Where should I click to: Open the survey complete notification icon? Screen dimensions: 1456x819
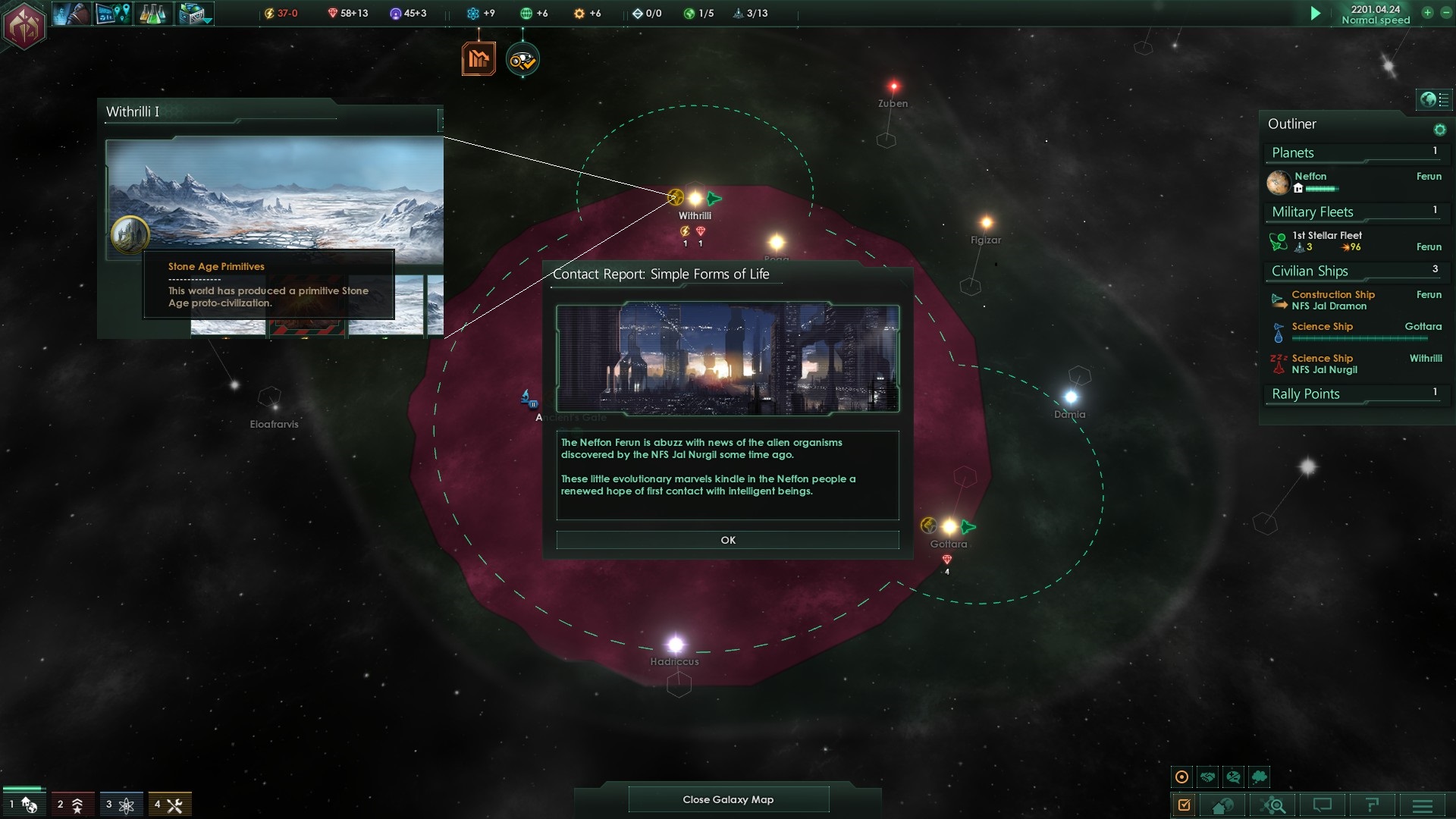click(x=522, y=60)
